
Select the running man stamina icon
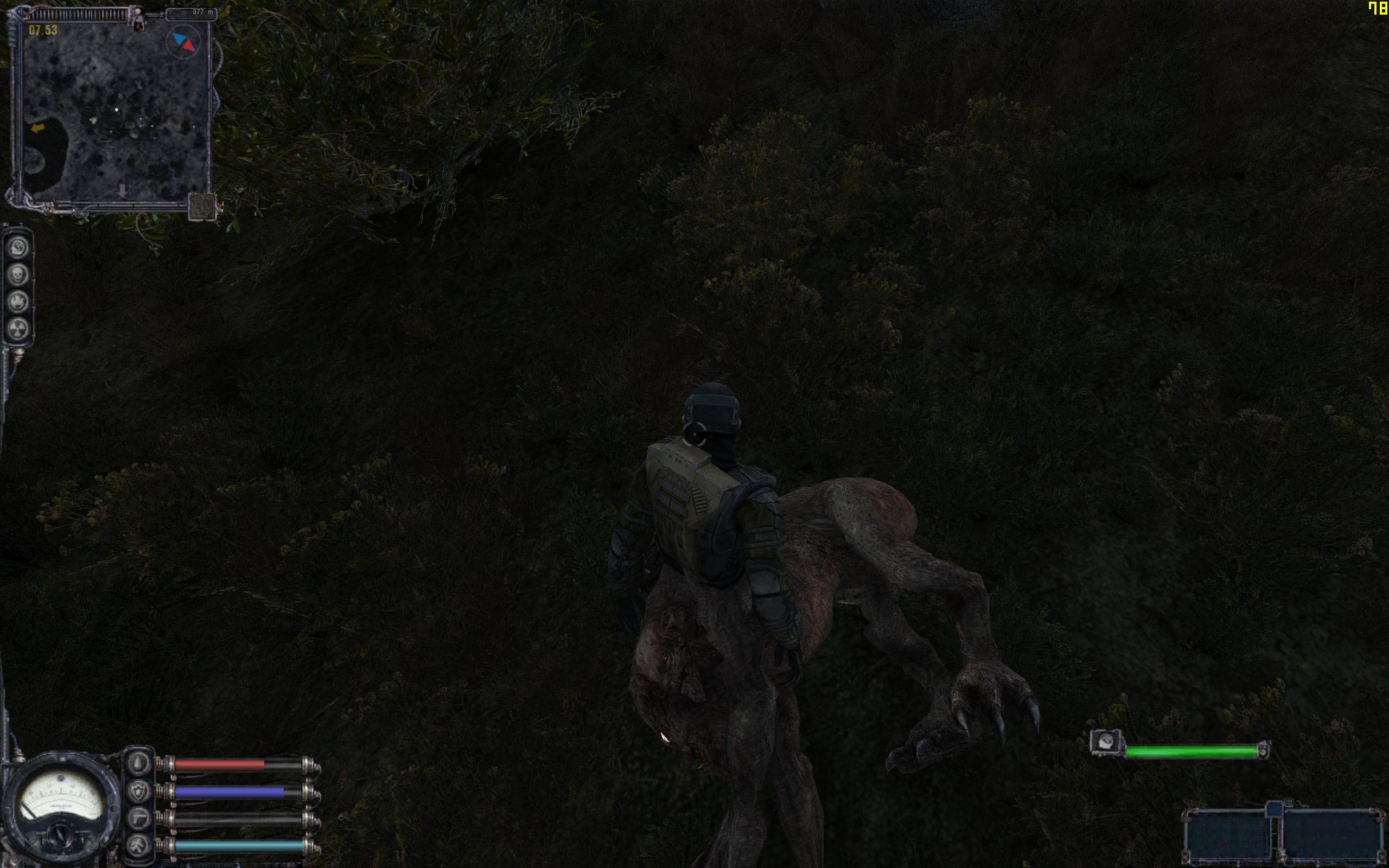click(x=138, y=846)
